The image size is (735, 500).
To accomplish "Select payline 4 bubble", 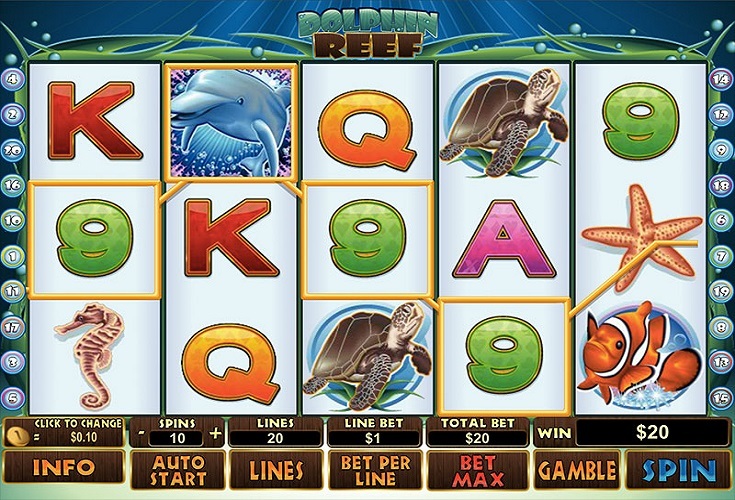I will [x=13, y=78].
